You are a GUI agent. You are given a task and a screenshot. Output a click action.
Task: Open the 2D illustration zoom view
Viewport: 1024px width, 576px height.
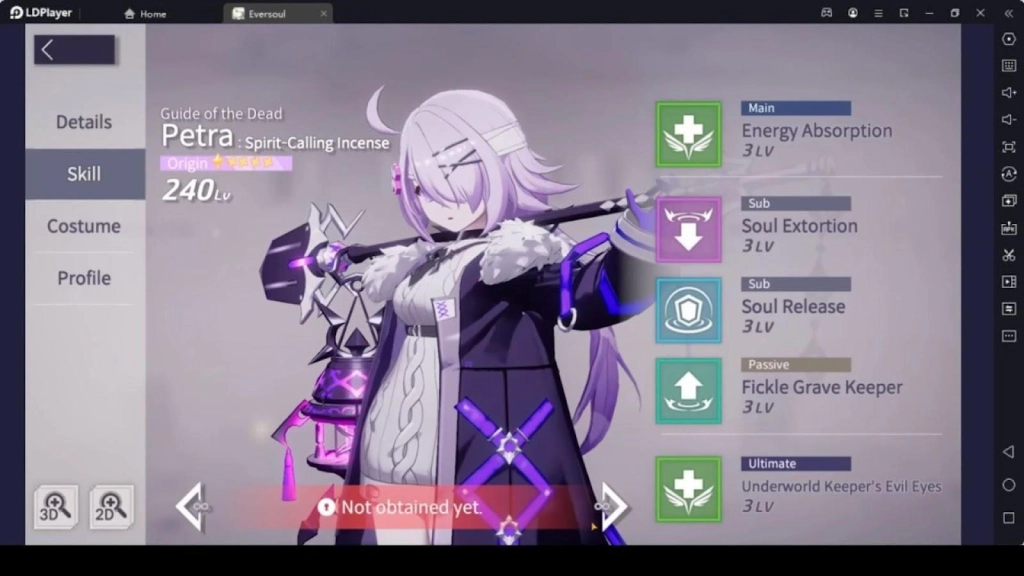(111, 507)
